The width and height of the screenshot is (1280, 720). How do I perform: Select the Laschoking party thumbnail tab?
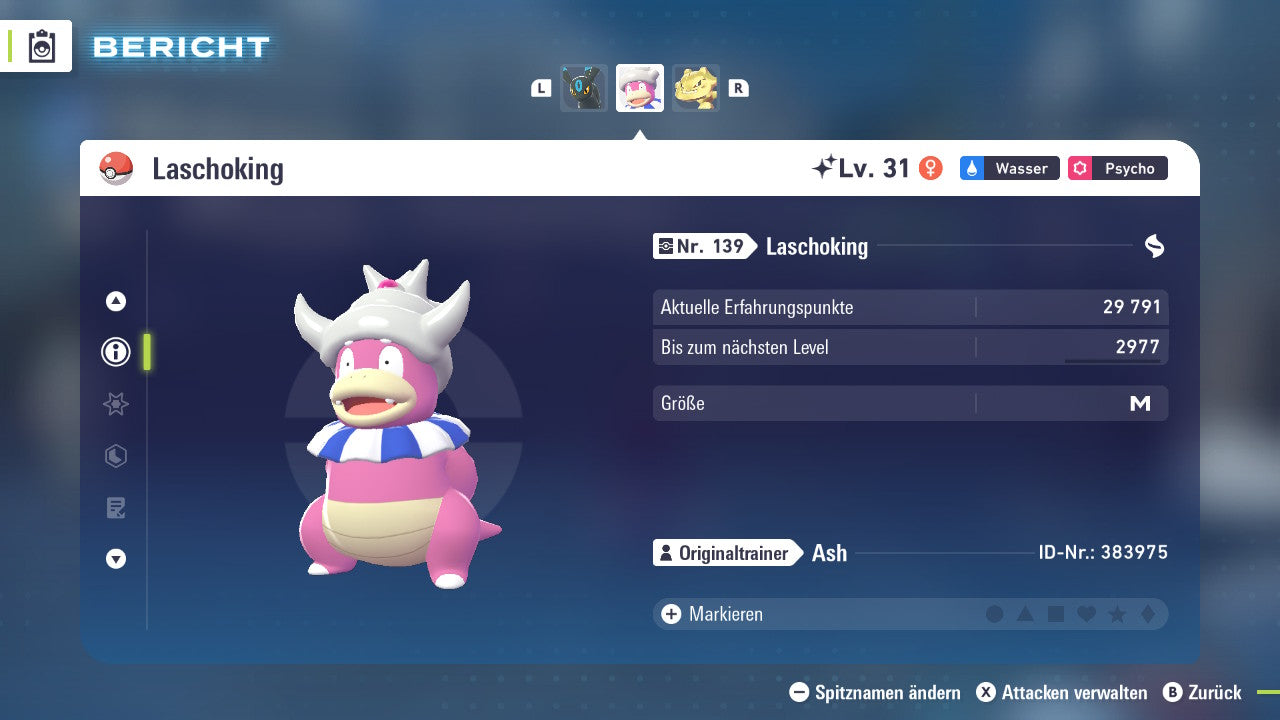pos(639,88)
